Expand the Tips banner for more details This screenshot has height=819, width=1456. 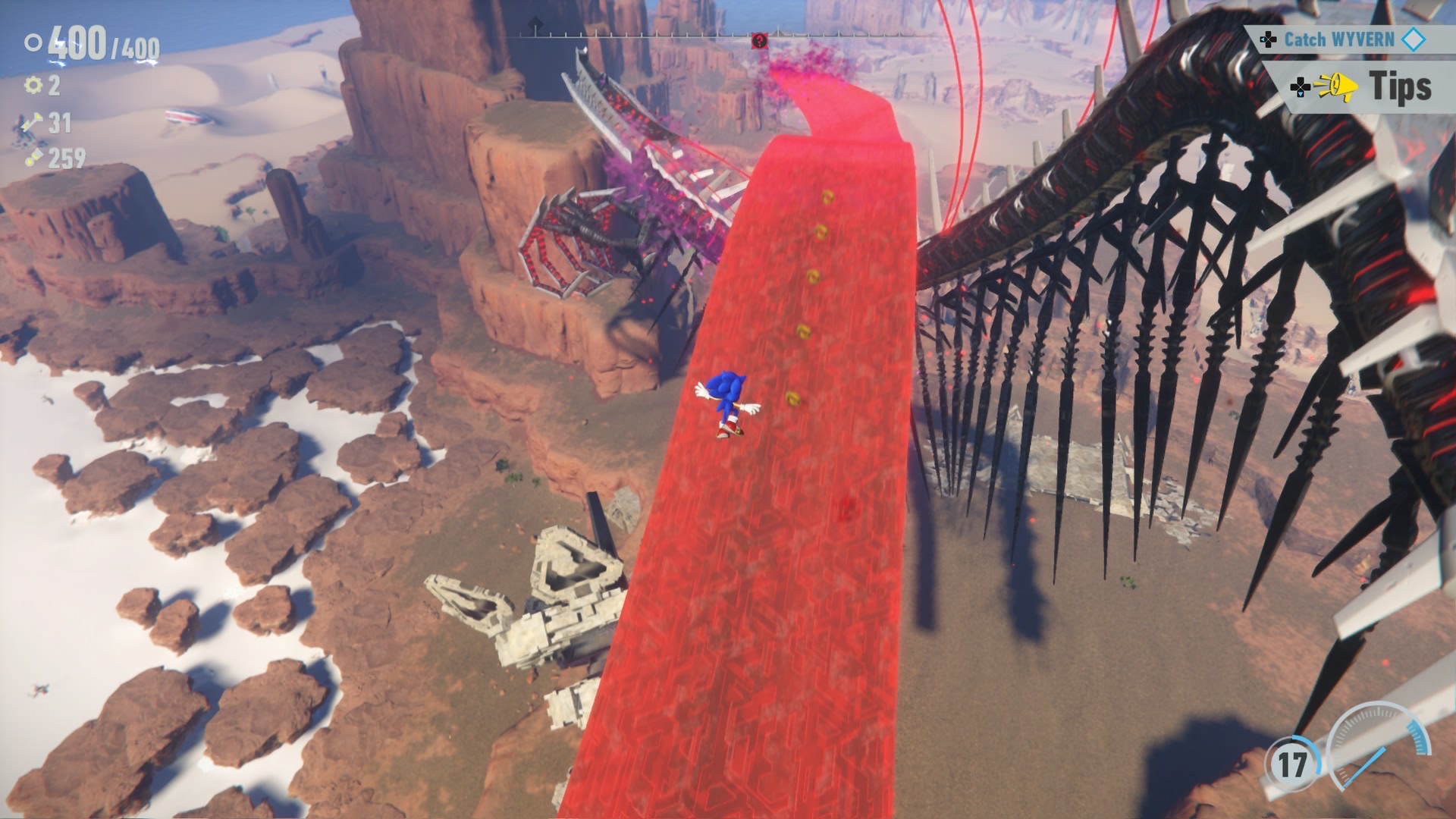tap(1401, 86)
